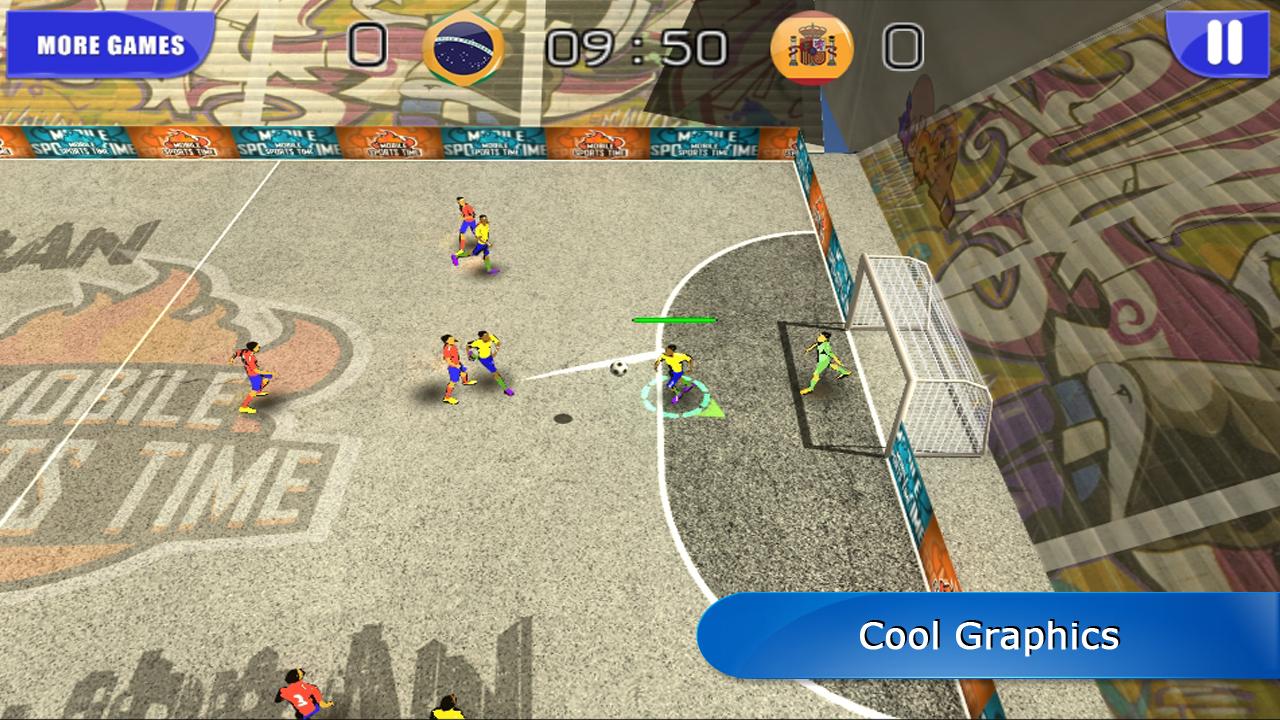Click the match timer showing 09:50
Screen dimensions: 1280x720
[636, 44]
